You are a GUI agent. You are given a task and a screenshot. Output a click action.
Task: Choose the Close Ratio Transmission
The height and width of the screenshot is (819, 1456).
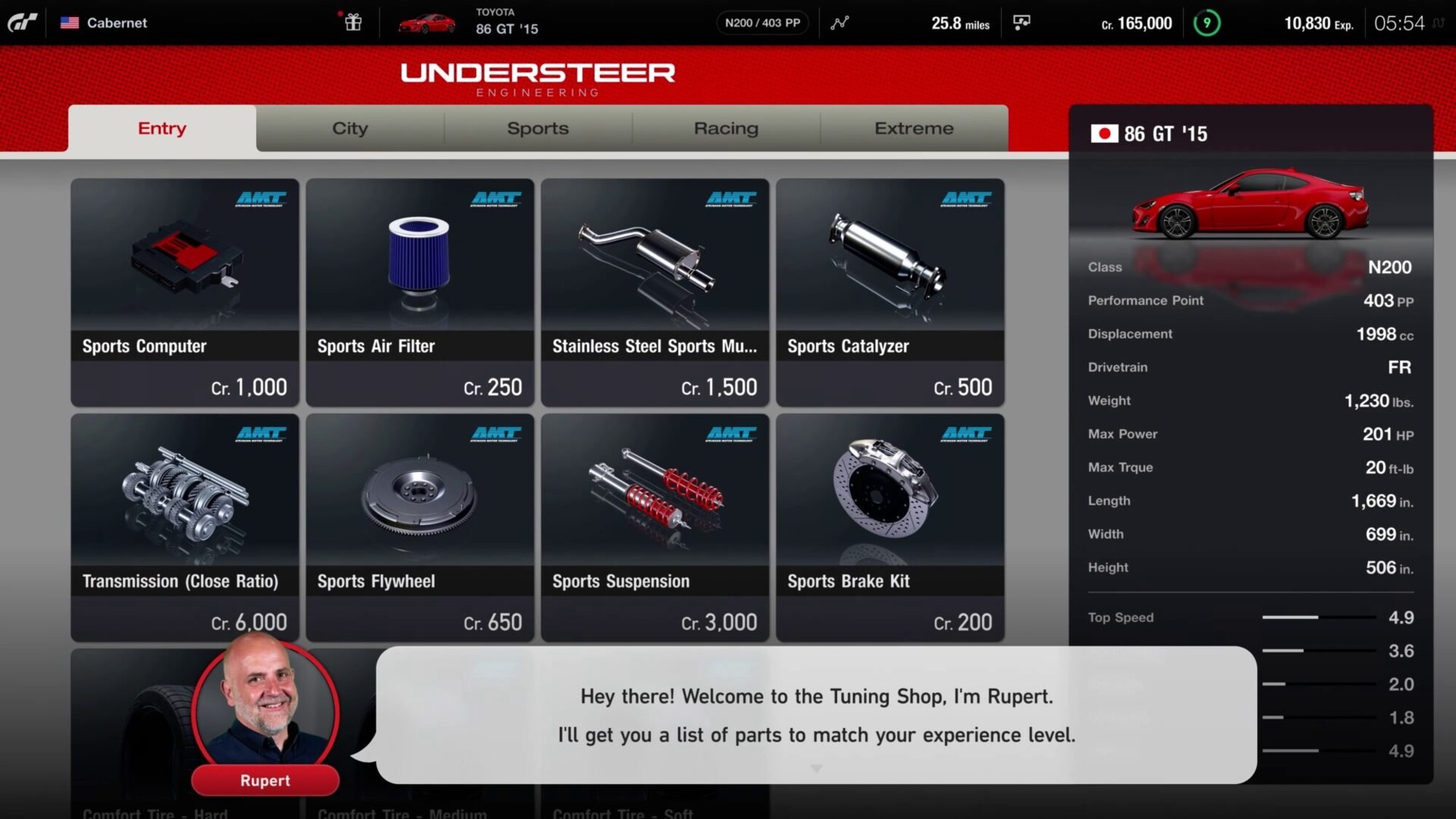[185, 527]
